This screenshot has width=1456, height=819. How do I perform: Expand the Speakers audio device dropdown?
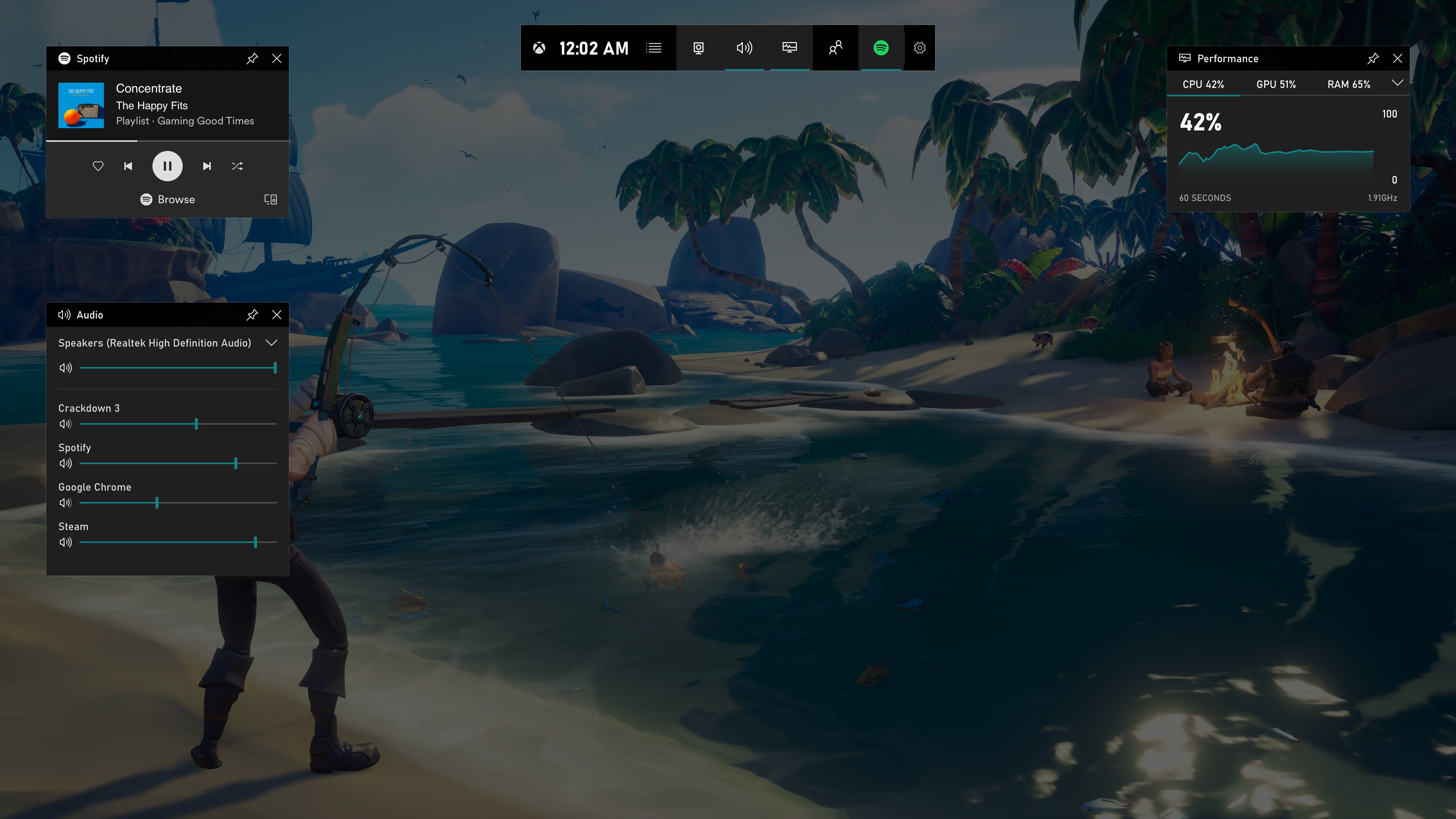272,342
